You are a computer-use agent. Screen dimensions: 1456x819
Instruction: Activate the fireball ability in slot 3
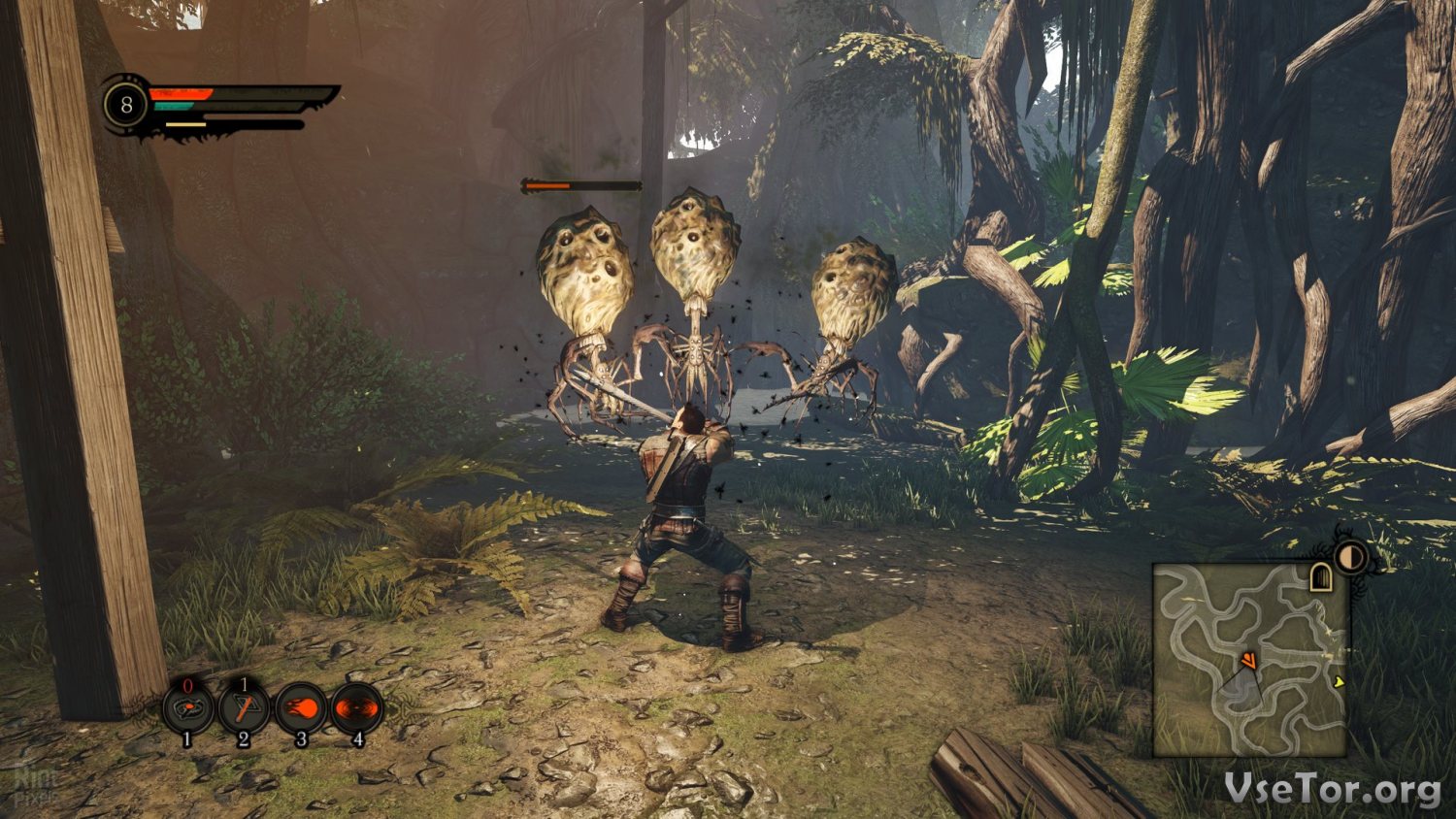[301, 708]
